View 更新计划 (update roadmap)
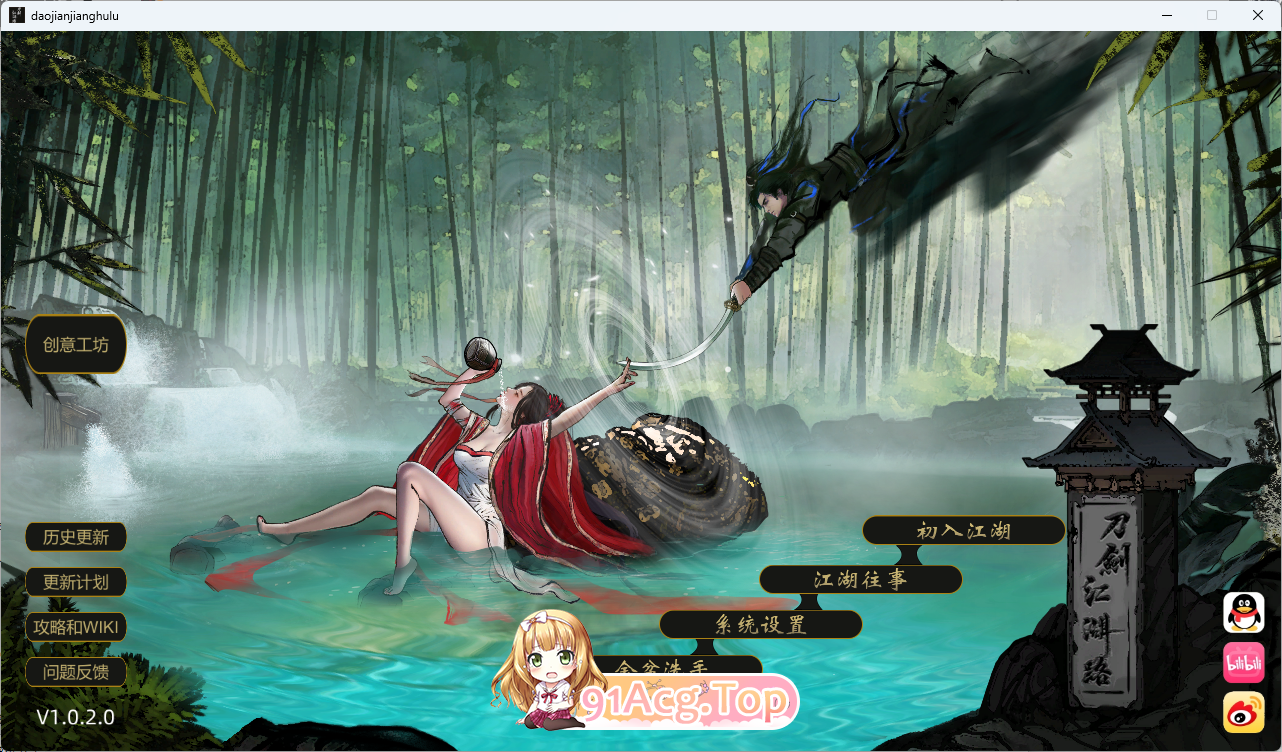Screen dimensions: 1282x752 pyautogui.click(x=75, y=582)
